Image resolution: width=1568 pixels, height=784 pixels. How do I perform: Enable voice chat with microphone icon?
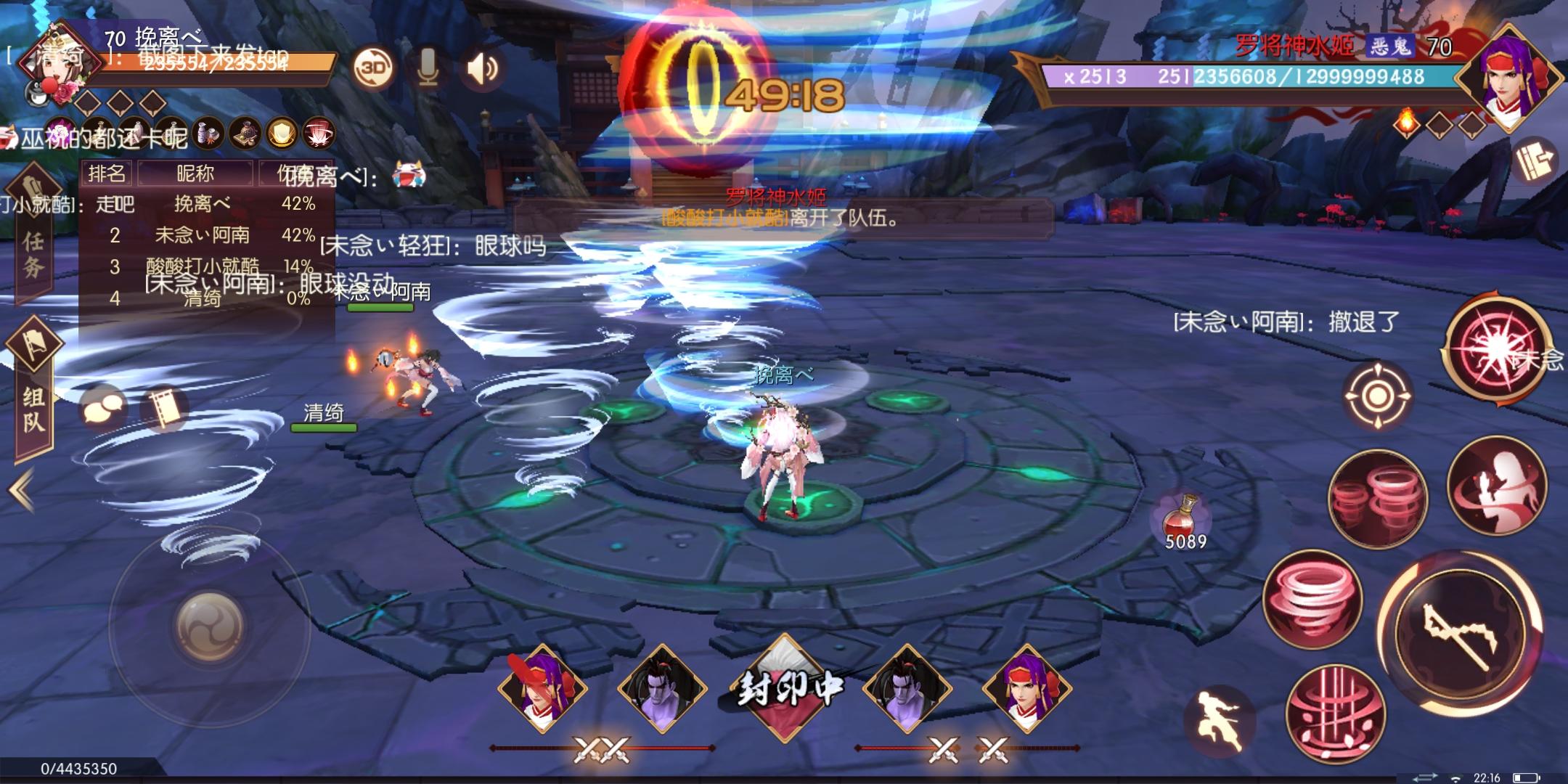[427, 68]
